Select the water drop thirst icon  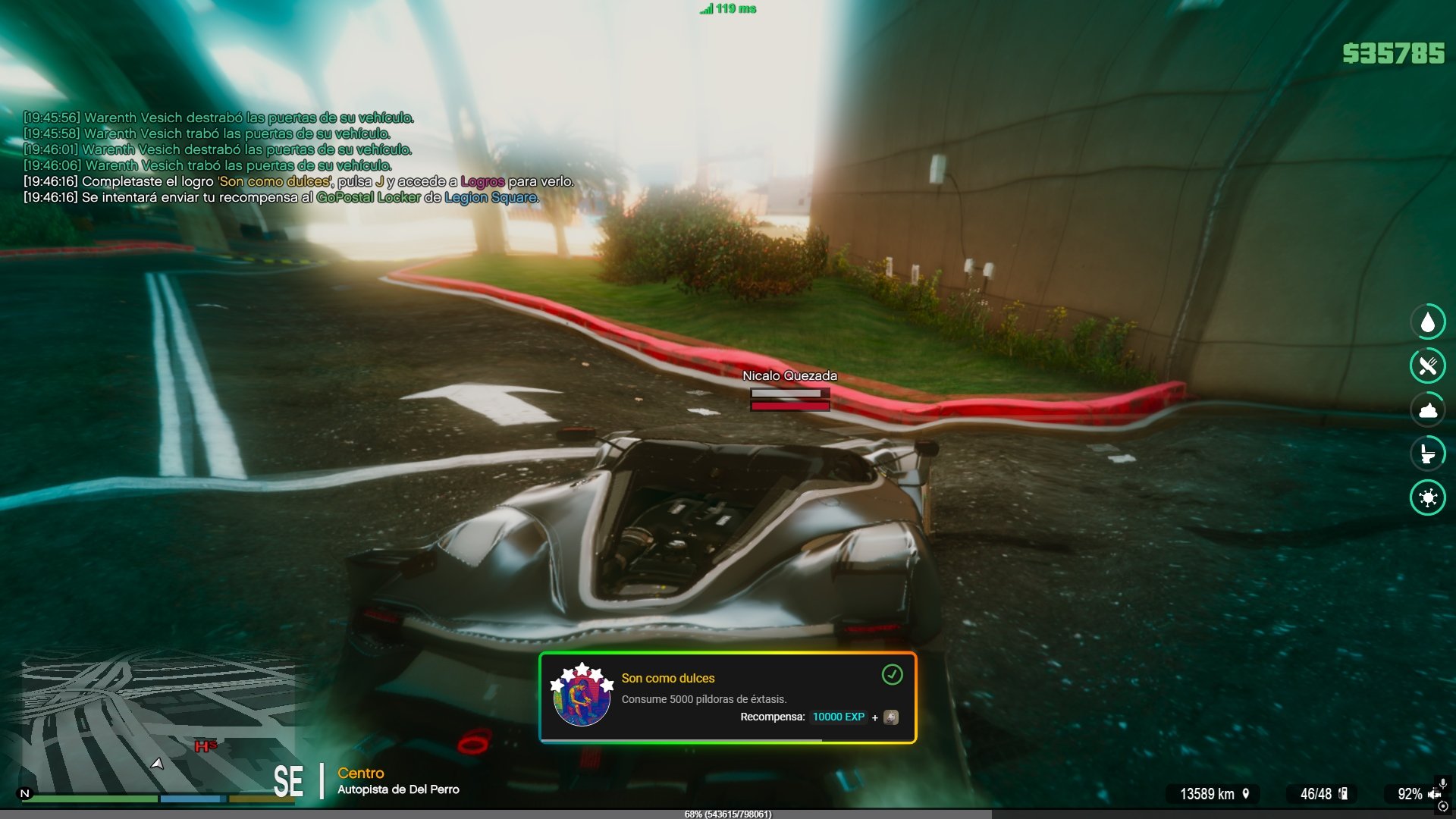pyautogui.click(x=1428, y=322)
